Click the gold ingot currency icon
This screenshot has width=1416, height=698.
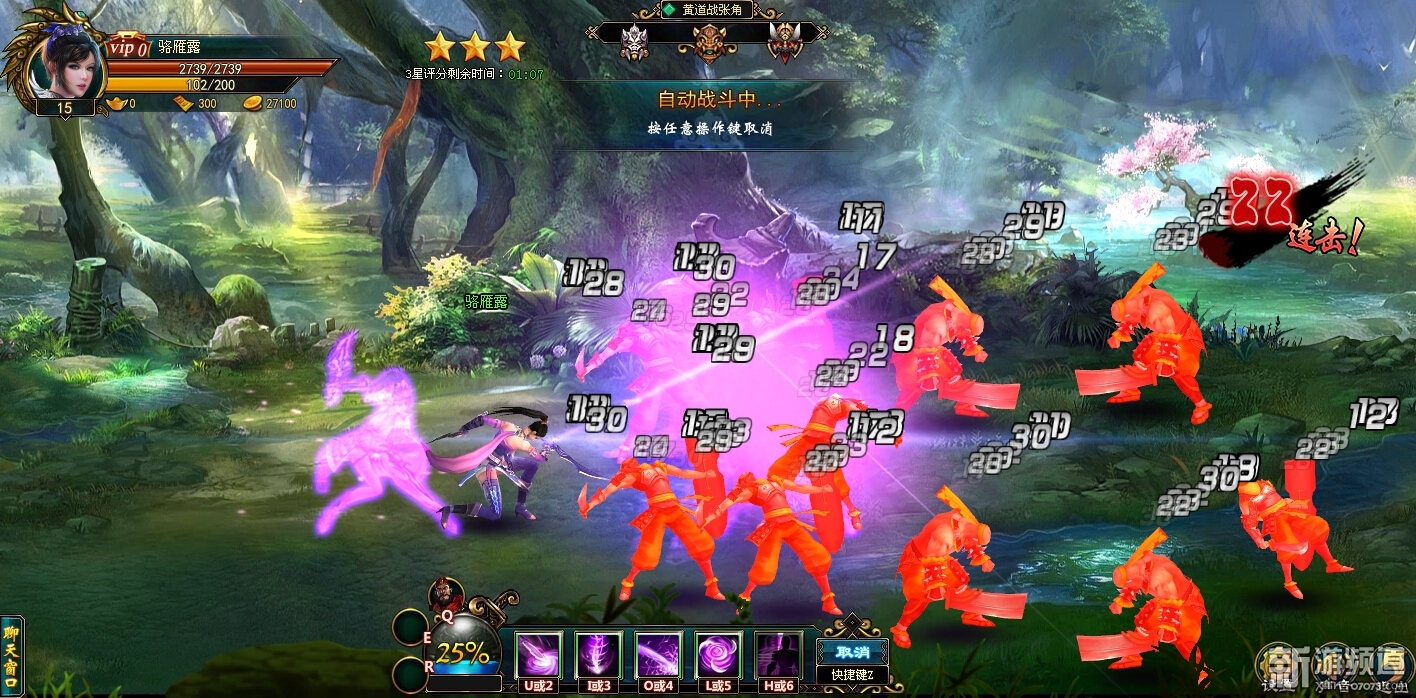117,103
